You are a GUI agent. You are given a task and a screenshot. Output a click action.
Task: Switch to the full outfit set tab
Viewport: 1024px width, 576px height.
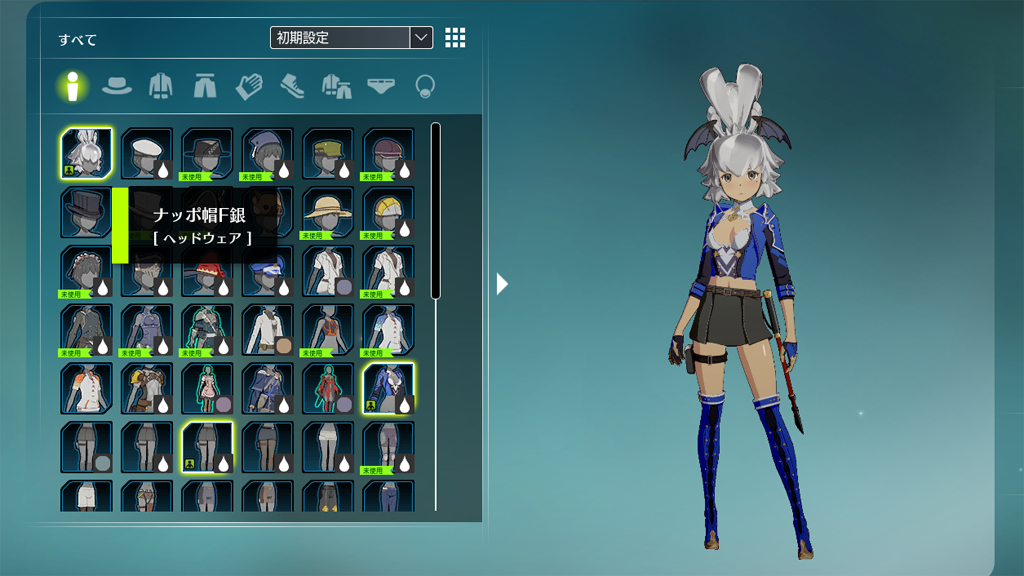tap(337, 86)
